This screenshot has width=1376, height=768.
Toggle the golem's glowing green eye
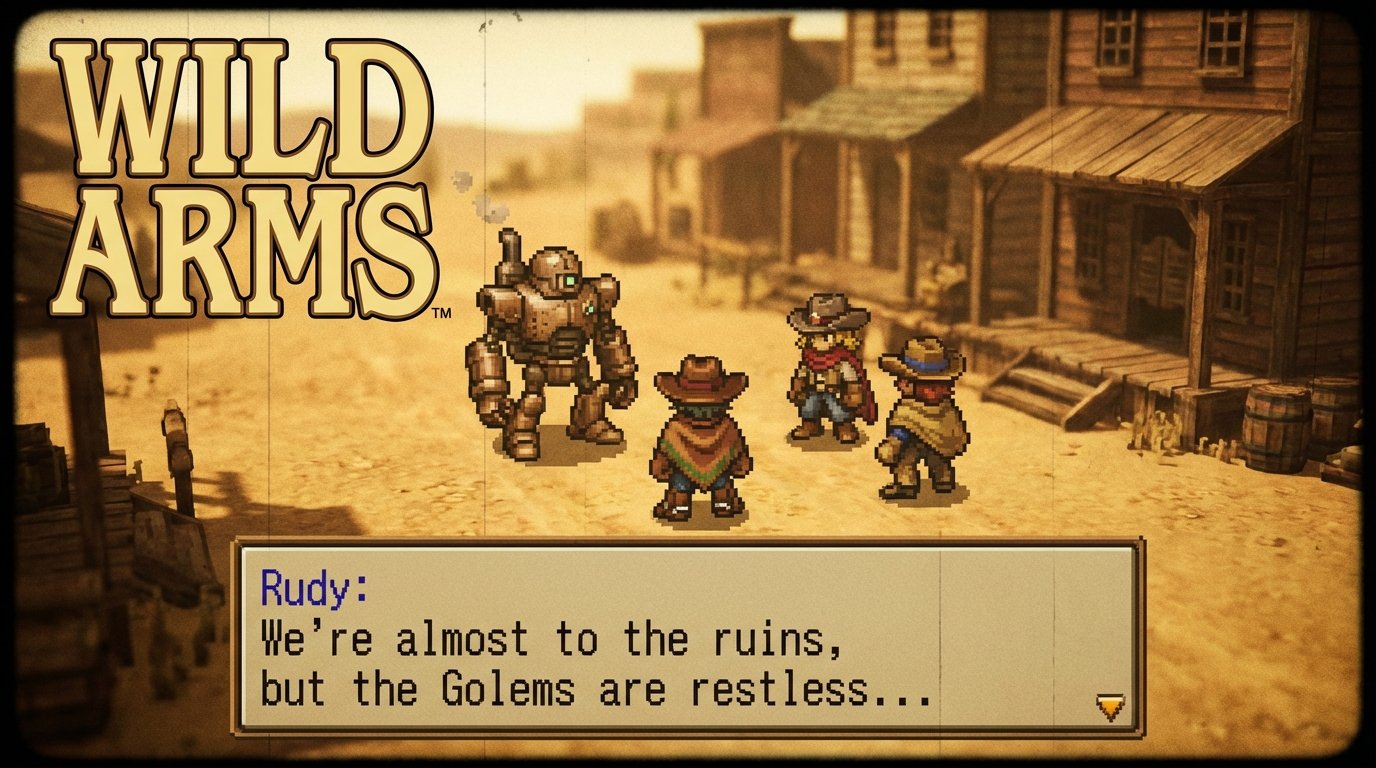tap(570, 278)
